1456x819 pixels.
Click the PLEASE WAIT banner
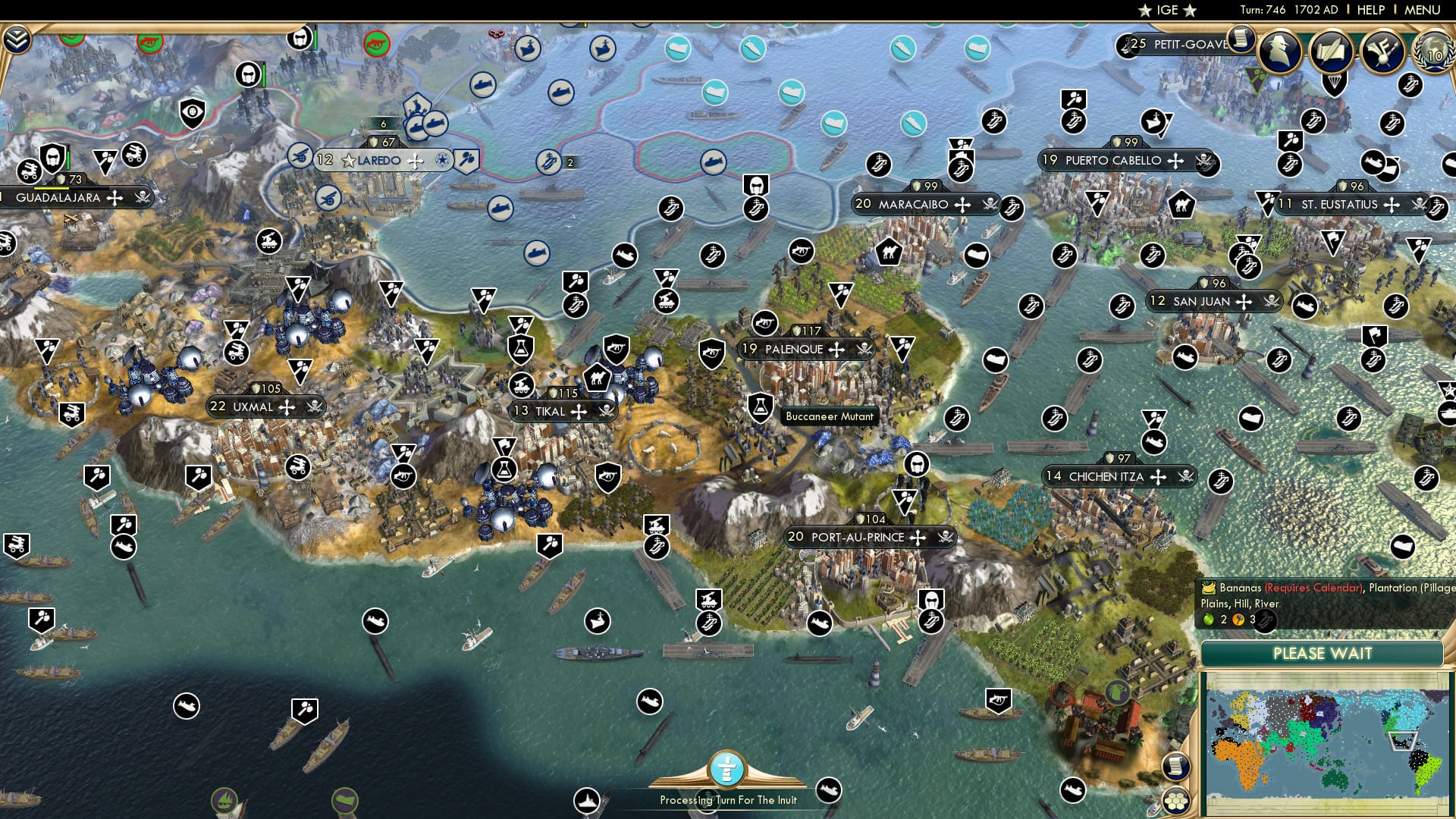tap(1323, 654)
